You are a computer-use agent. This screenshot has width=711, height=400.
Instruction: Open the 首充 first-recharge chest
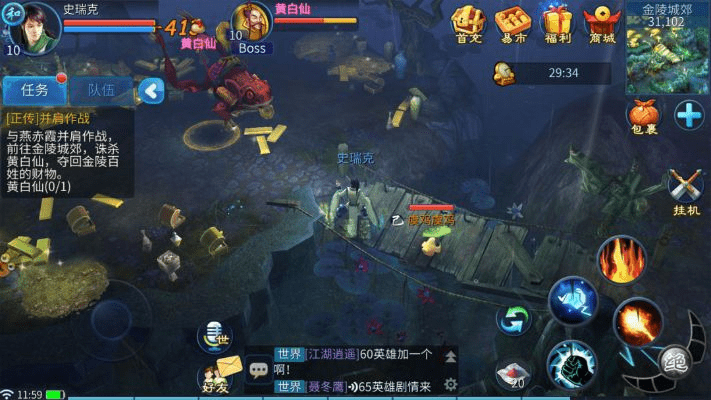coord(468,24)
